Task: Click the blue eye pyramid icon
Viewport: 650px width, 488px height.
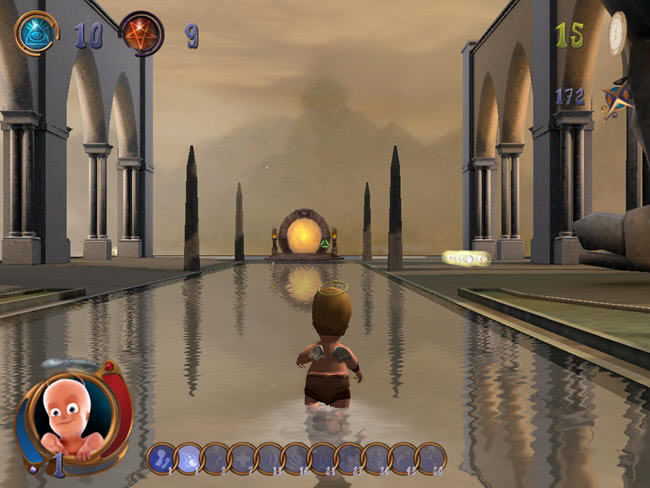Action: pos(36,33)
